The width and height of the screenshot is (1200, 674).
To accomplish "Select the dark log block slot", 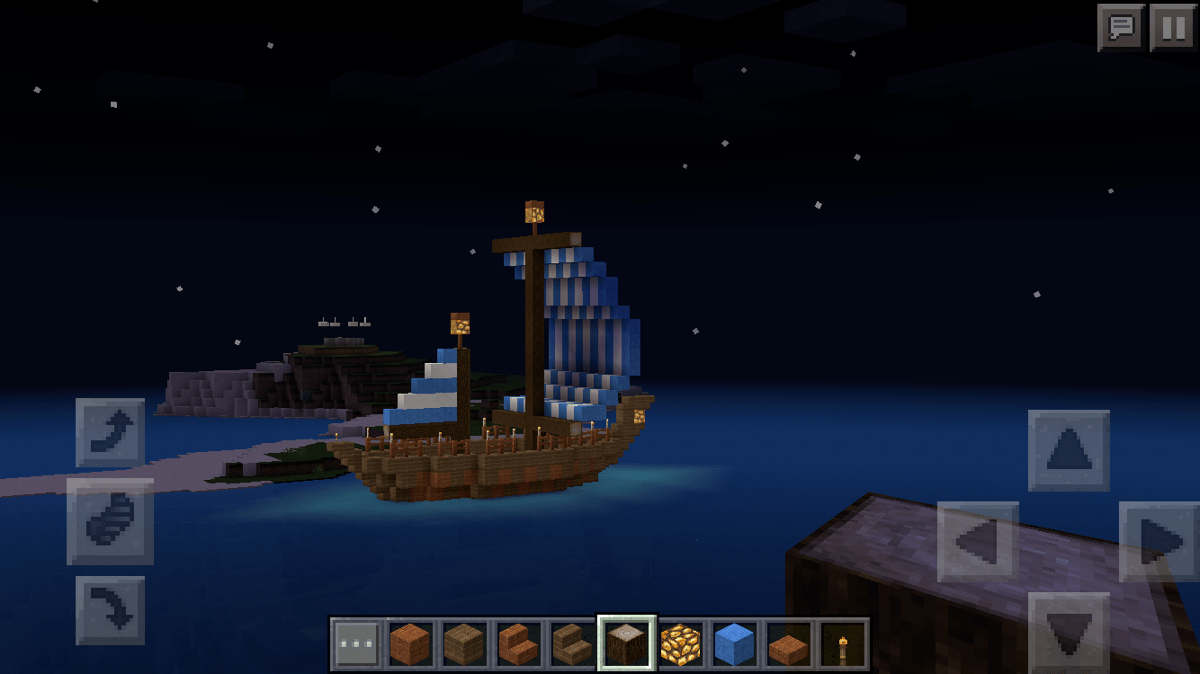I will (627, 643).
